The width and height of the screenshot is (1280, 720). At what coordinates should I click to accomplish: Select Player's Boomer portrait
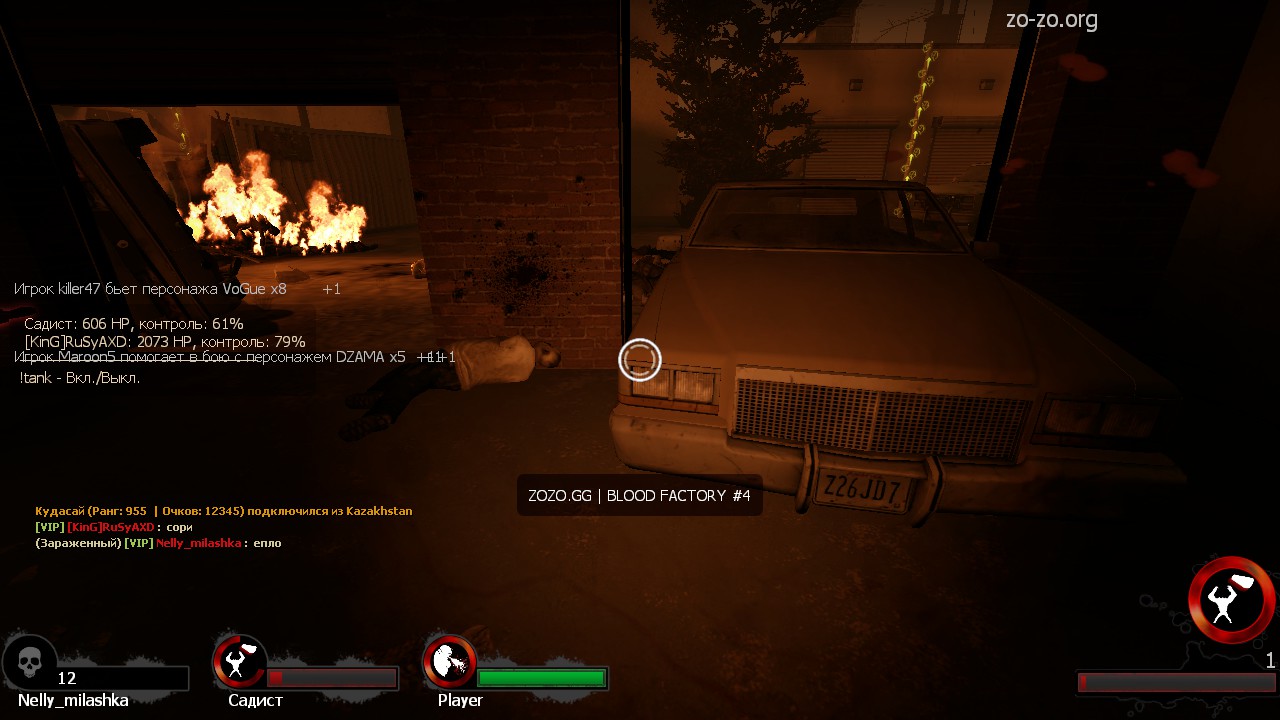coord(450,661)
